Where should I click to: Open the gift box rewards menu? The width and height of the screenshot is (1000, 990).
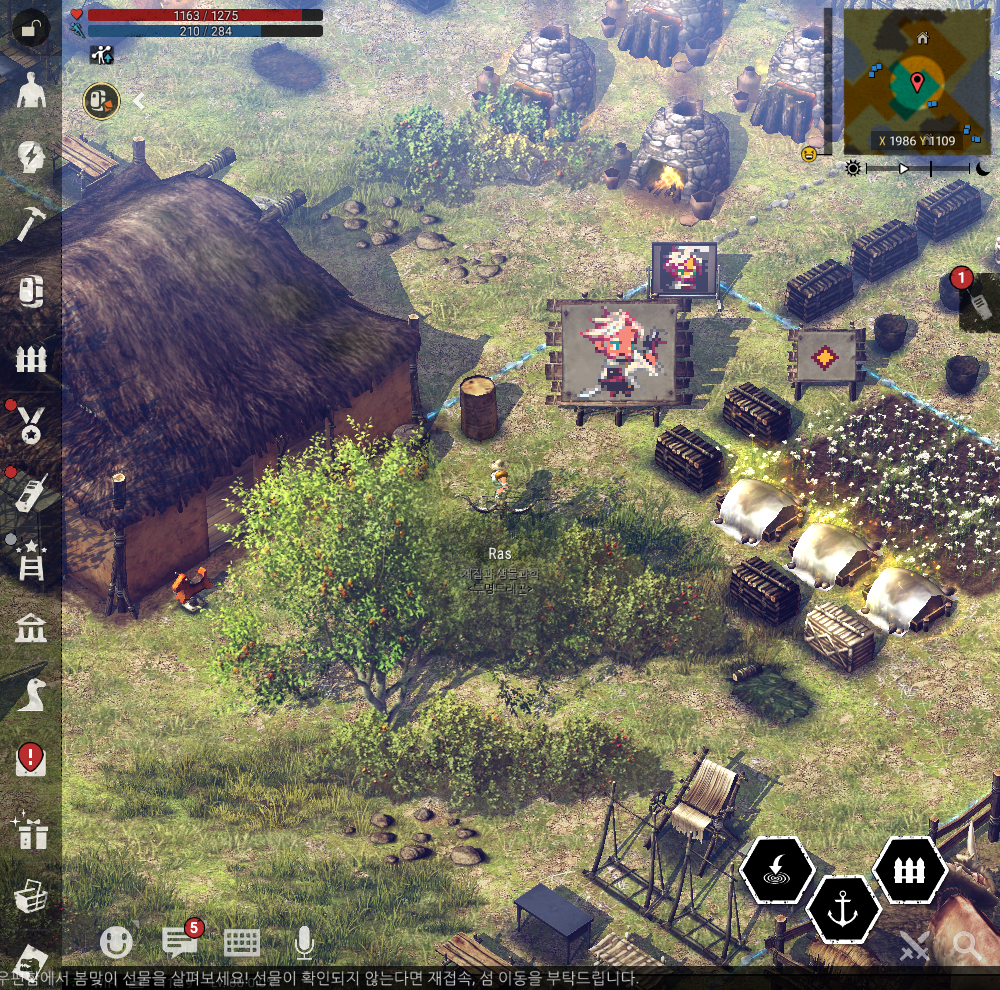coord(31,830)
